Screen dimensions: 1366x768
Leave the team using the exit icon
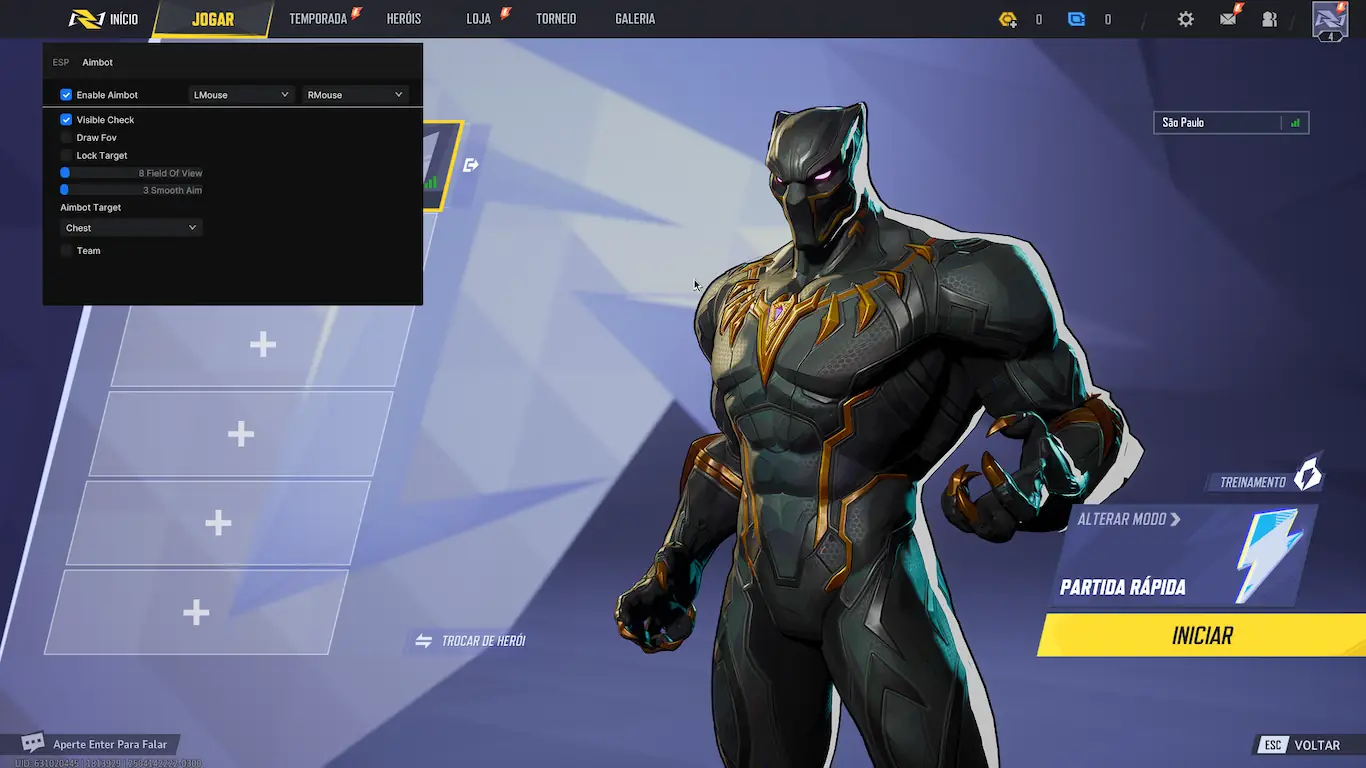(x=471, y=165)
